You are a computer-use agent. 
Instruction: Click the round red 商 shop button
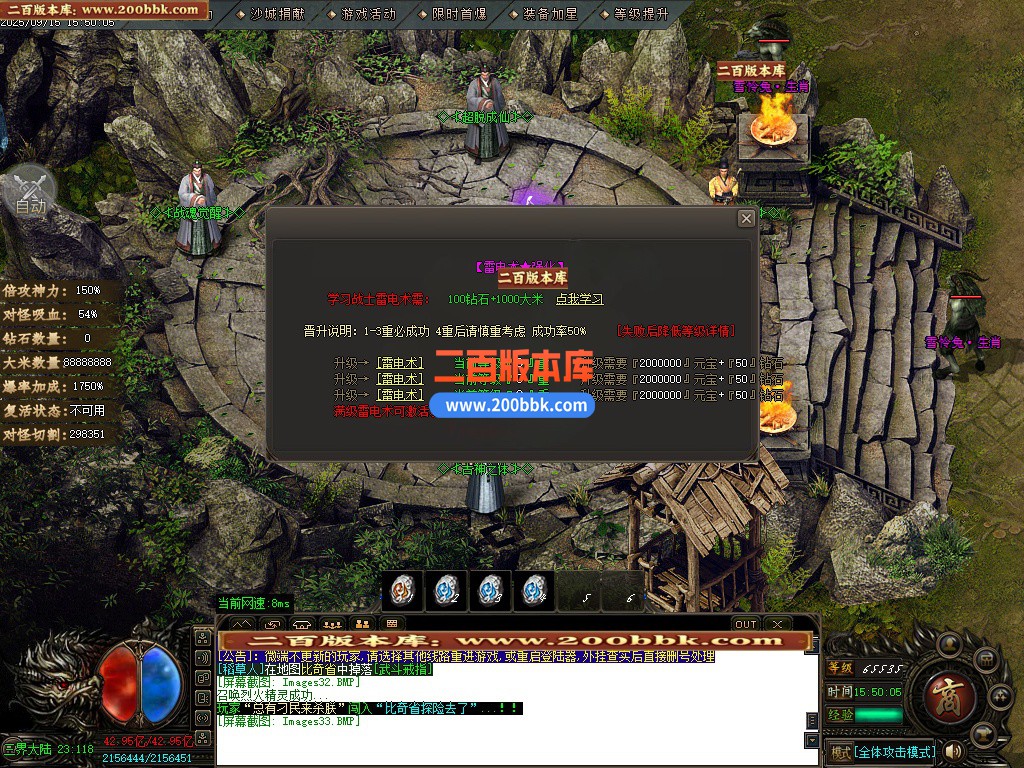[943, 690]
